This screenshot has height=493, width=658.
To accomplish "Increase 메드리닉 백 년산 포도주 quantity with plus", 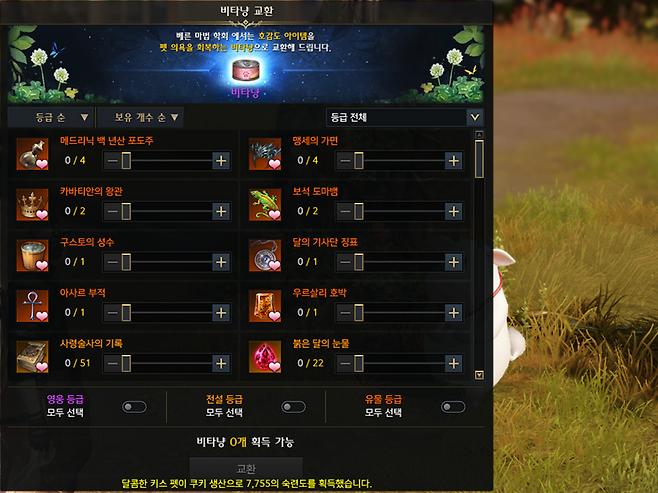I will point(221,160).
